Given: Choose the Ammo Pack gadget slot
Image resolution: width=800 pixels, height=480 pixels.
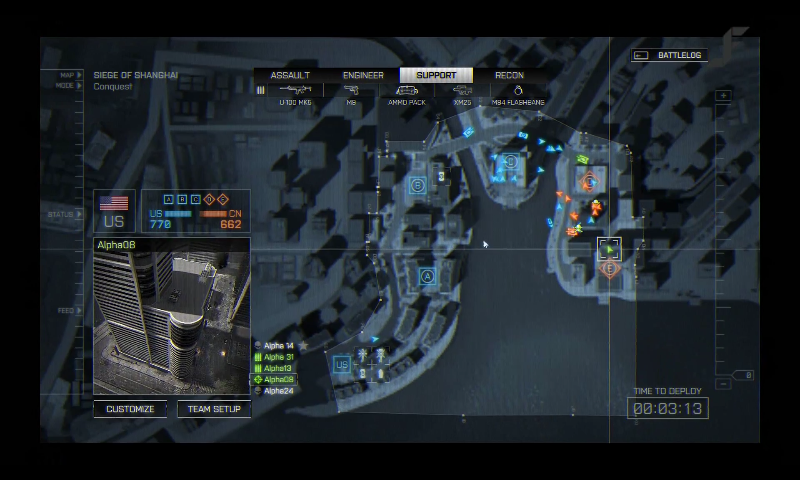Looking at the screenshot, I should click(x=406, y=94).
